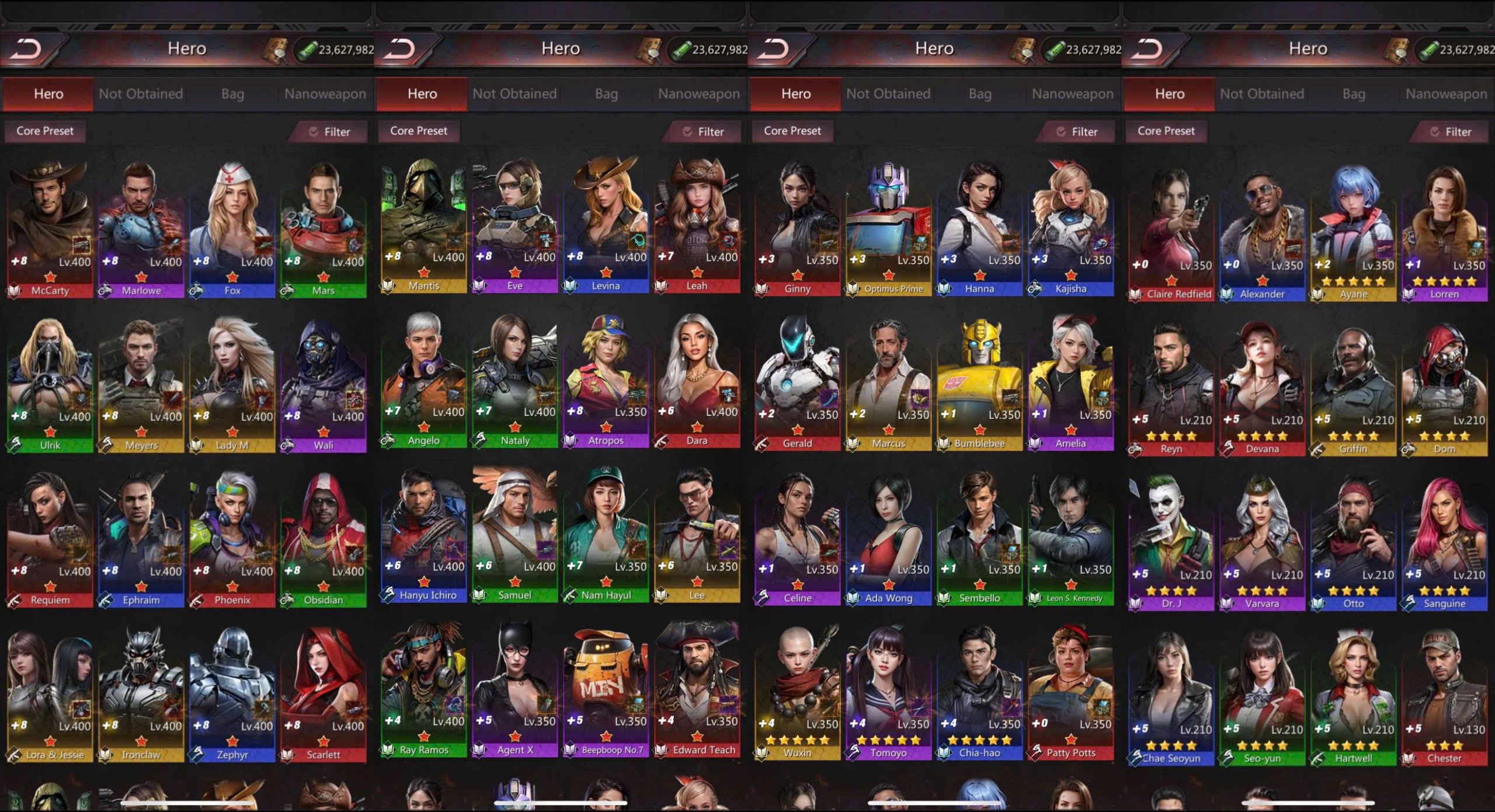The width and height of the screenshot is (1495, 812).
Task: Select Lora & Jessie hero card
Action: pos(50,692)
